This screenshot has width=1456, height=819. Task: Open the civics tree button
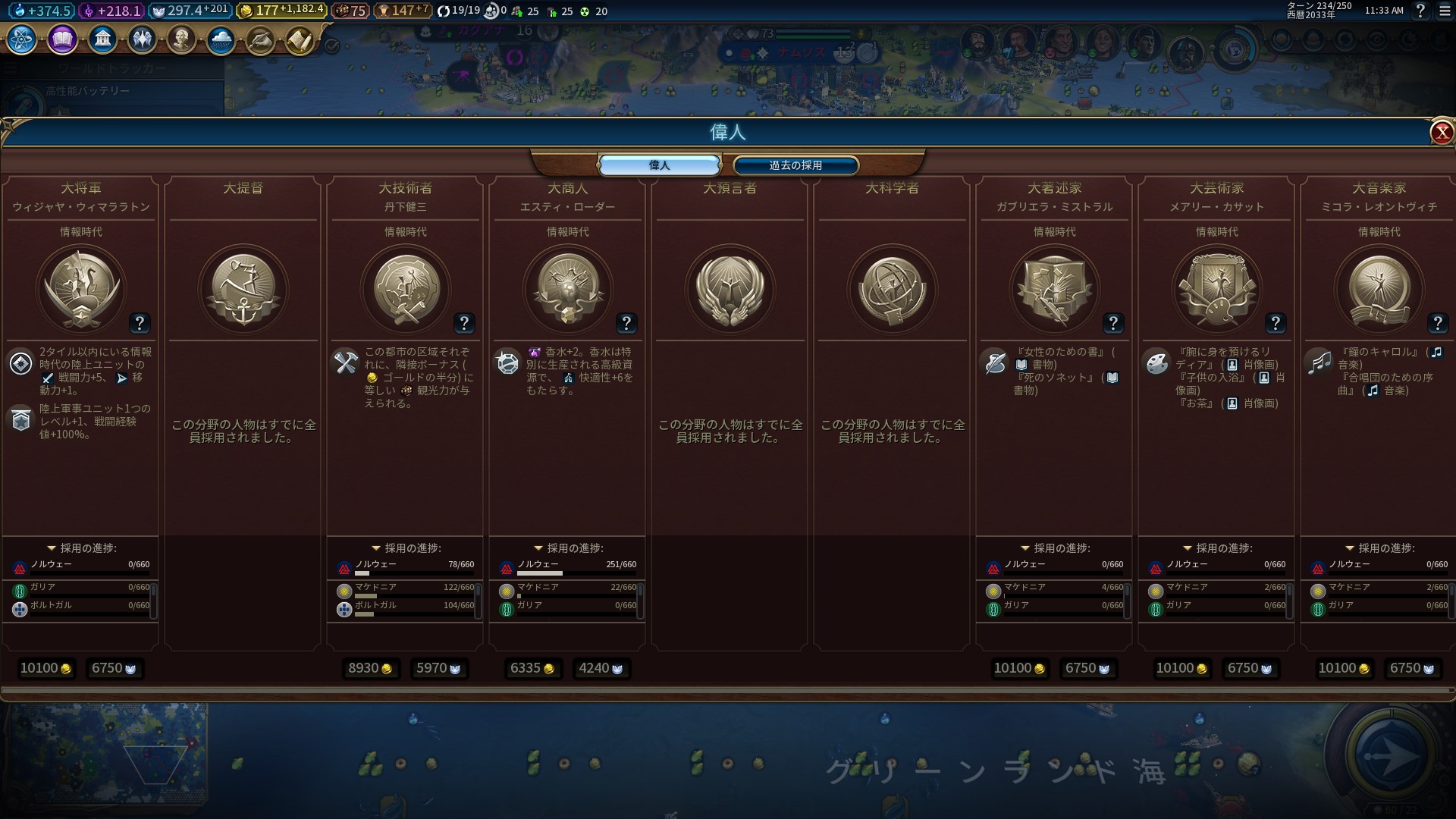click(x=62, y=39)
